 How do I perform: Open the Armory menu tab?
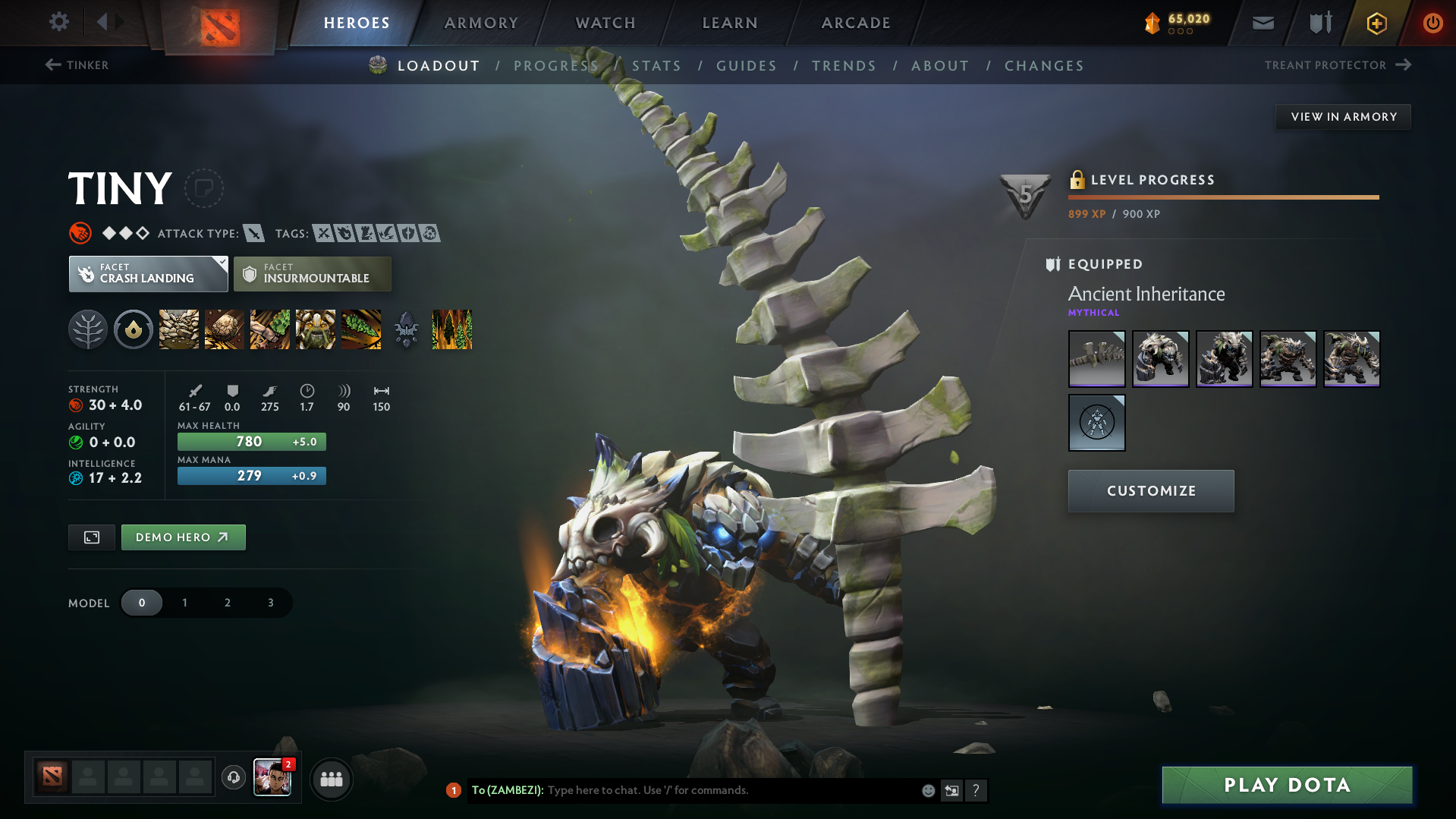[x=481, y=22]
